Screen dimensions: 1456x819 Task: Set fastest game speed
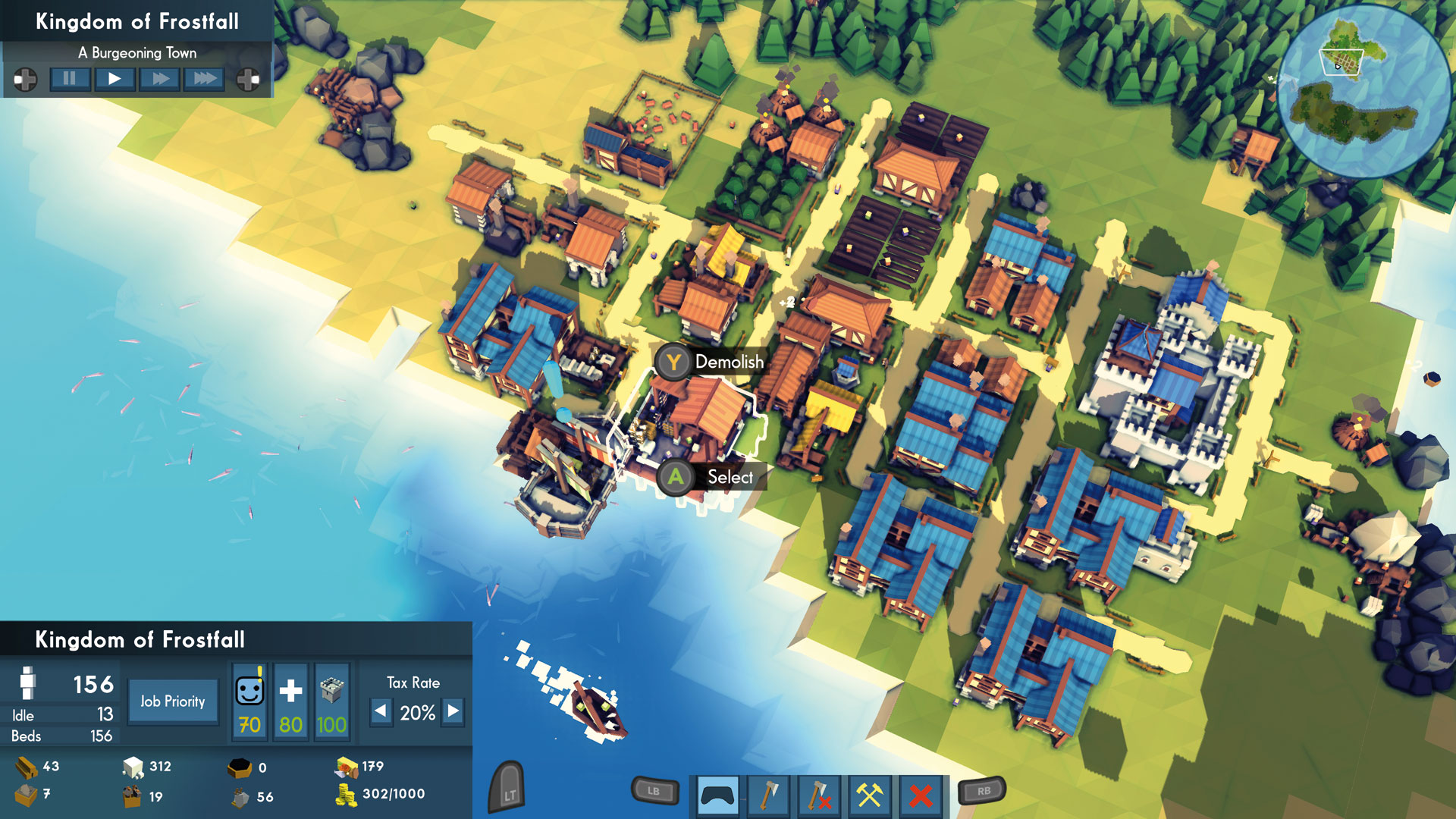coord(203,79)
